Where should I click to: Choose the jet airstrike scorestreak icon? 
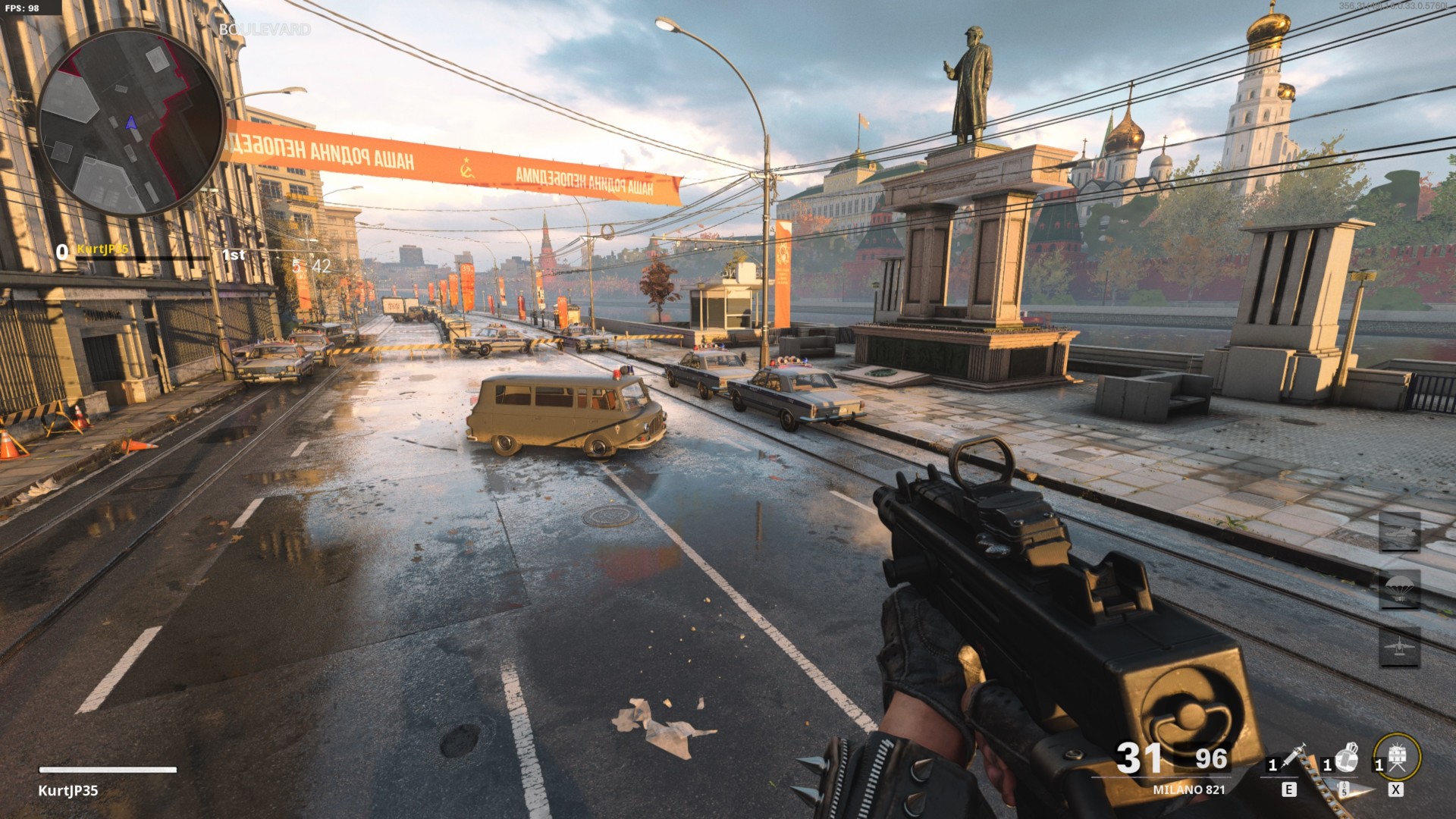pos(1399,647)
